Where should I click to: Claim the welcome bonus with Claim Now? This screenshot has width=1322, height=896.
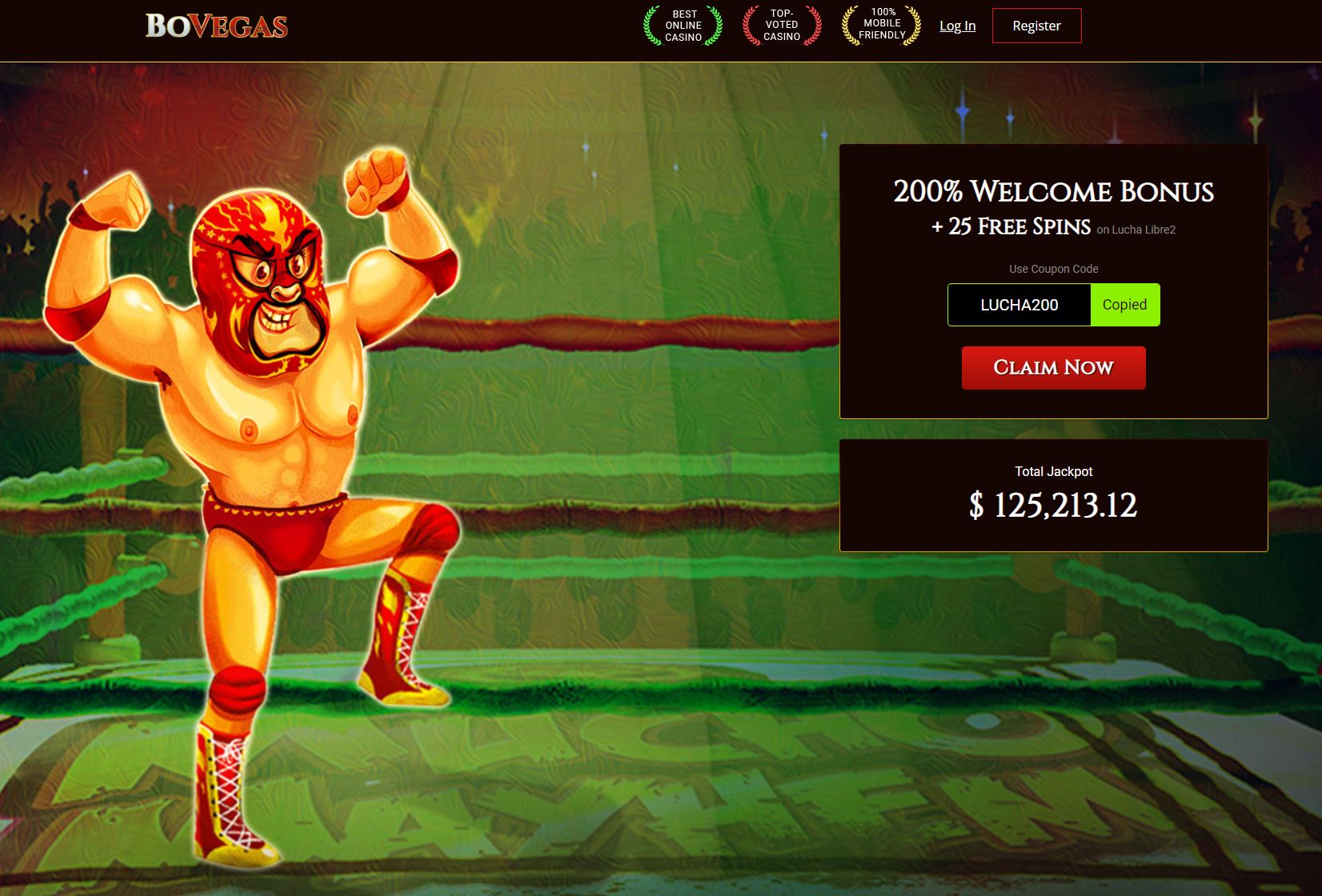pyautogui.click(x=1053, y=368)
